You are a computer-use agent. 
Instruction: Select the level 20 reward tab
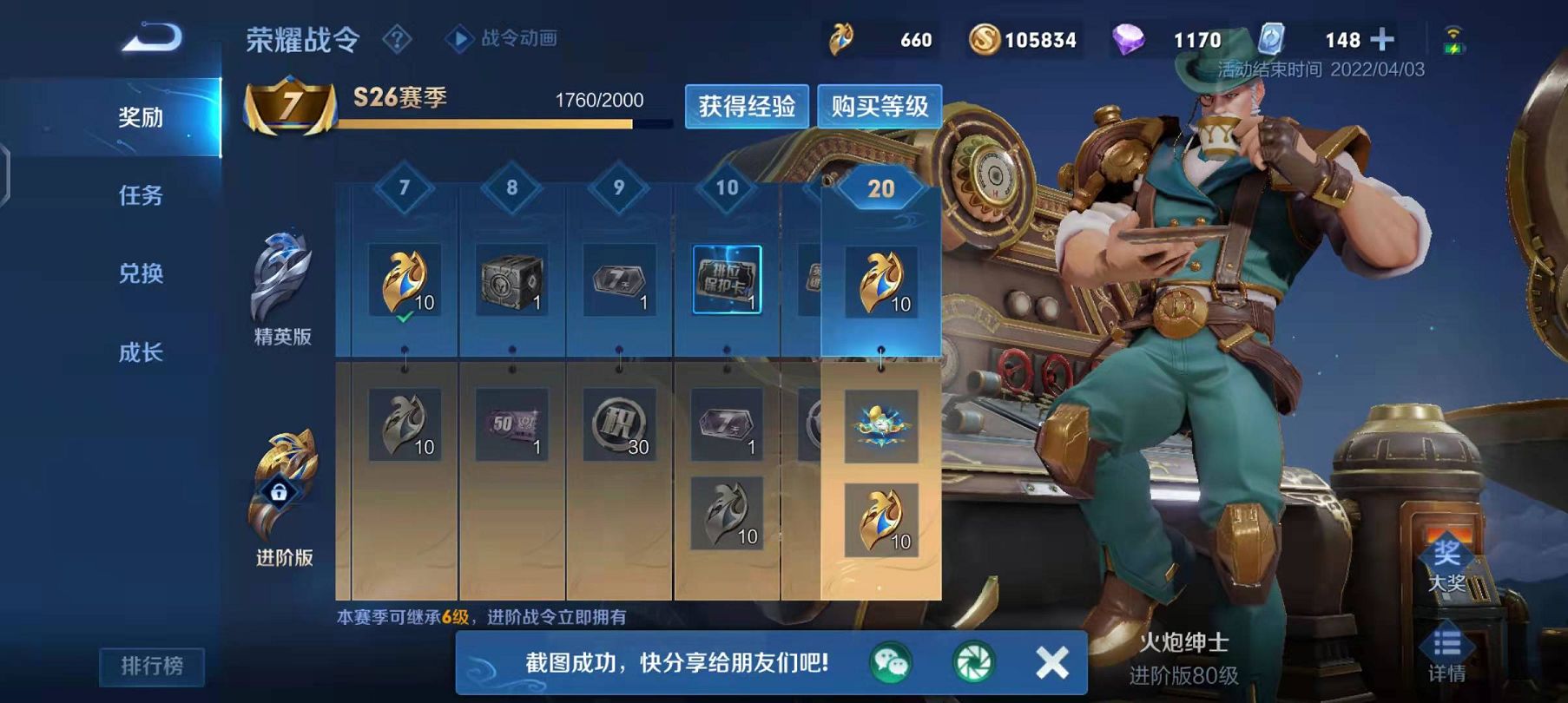[x=880, y=187]
